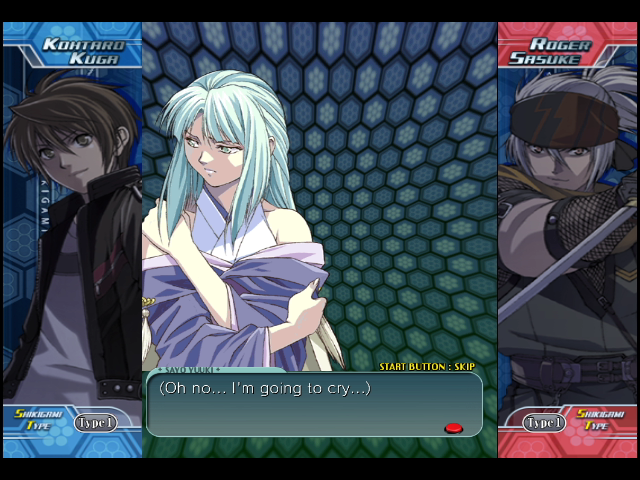Select Roger Sasuke's Type 1 shikigami badge
The image size is (640, 480).
[x=544, y=422]
